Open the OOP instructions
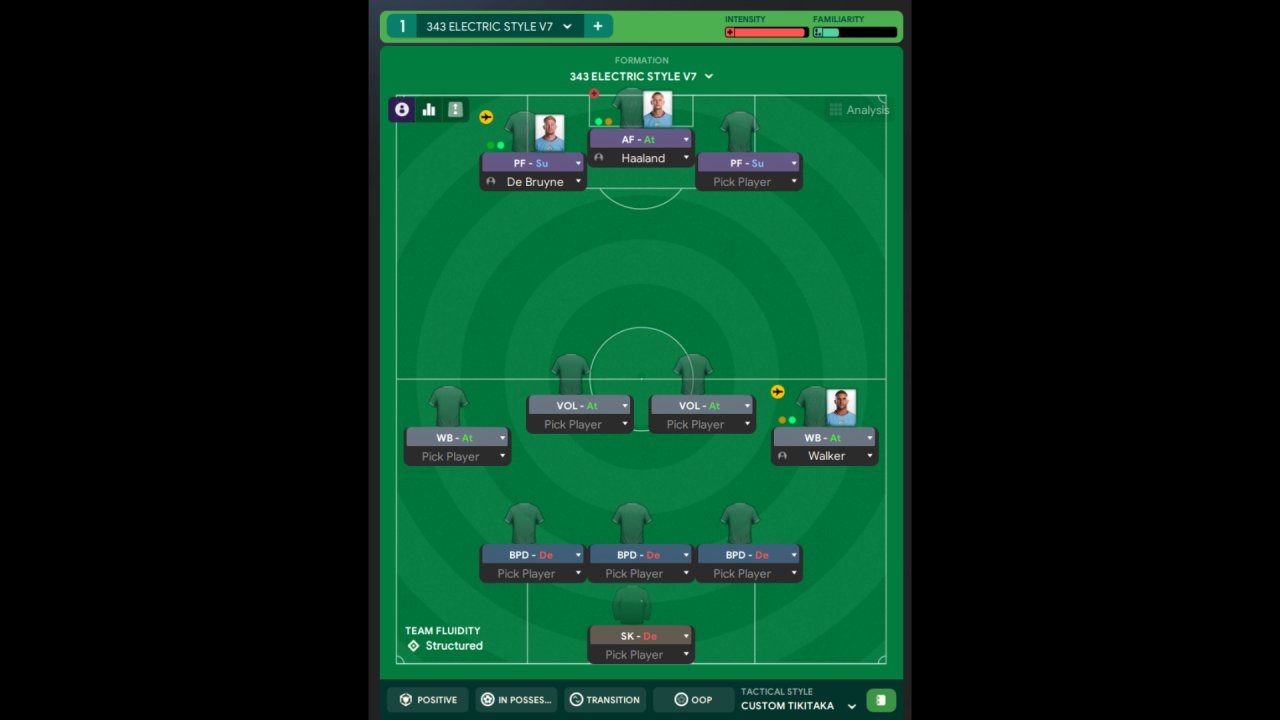The image size is (1280, 720). pos(693,700)
